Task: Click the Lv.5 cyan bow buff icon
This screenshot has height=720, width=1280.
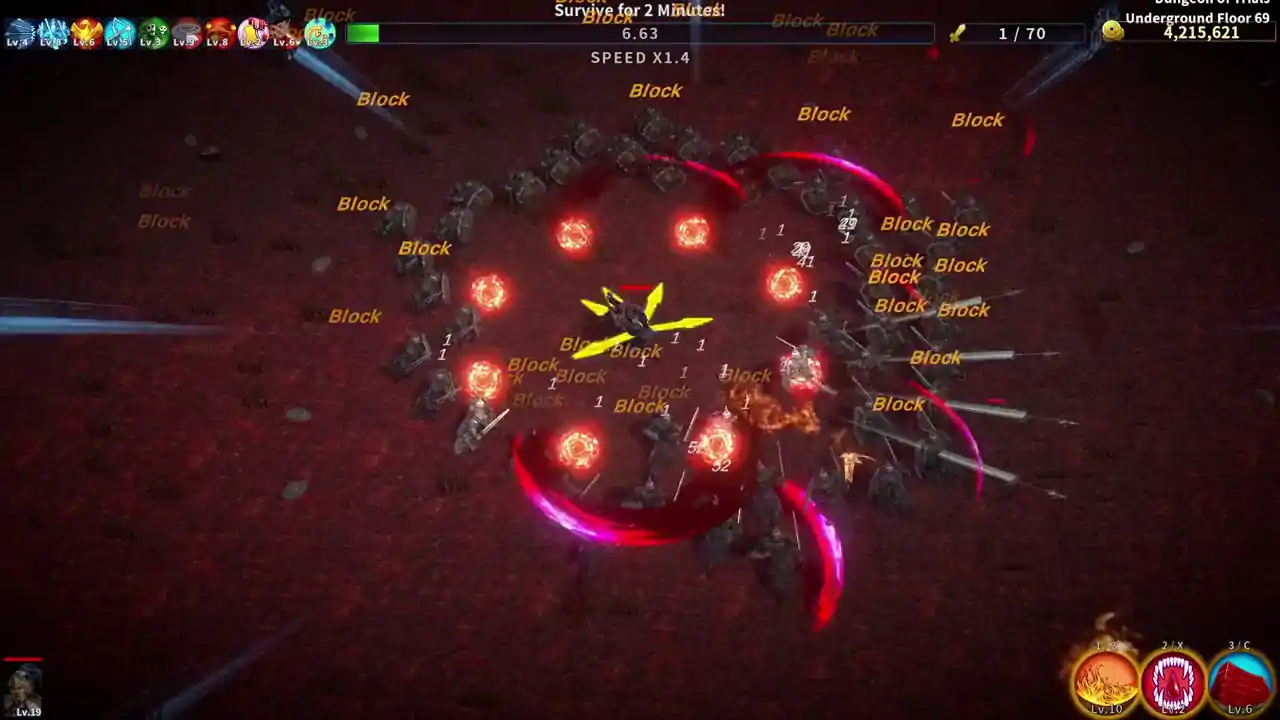Action: click(117, 33)
